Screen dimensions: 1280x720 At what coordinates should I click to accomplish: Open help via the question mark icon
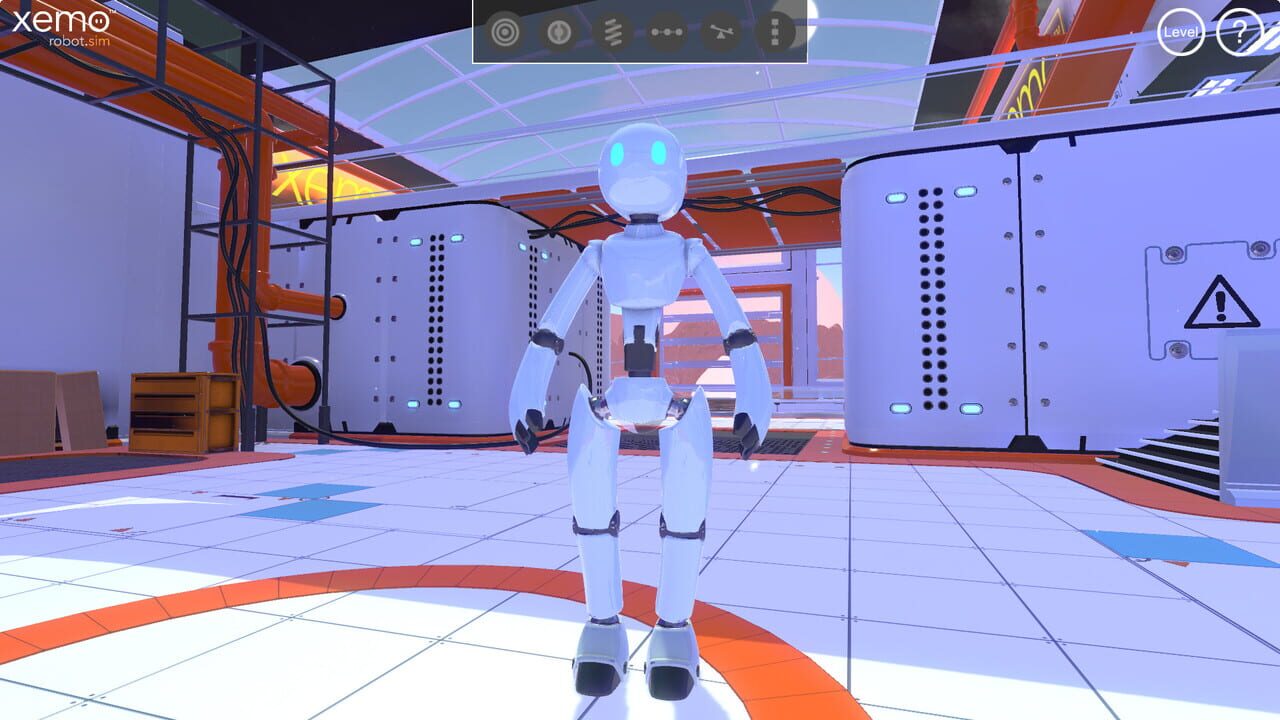click(x=1240, y=33)
